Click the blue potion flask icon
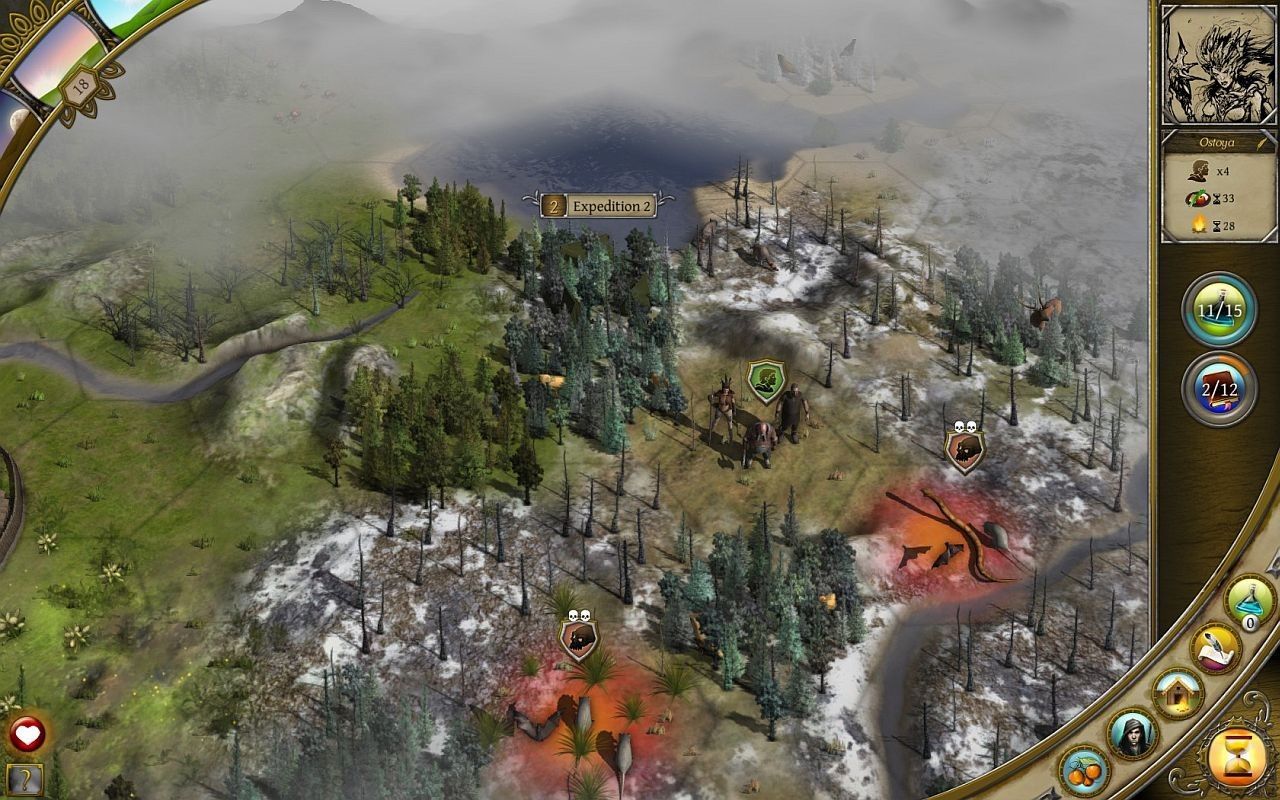The width and height of the screenshot is (1280, 800). click(x=1250, y=600)
